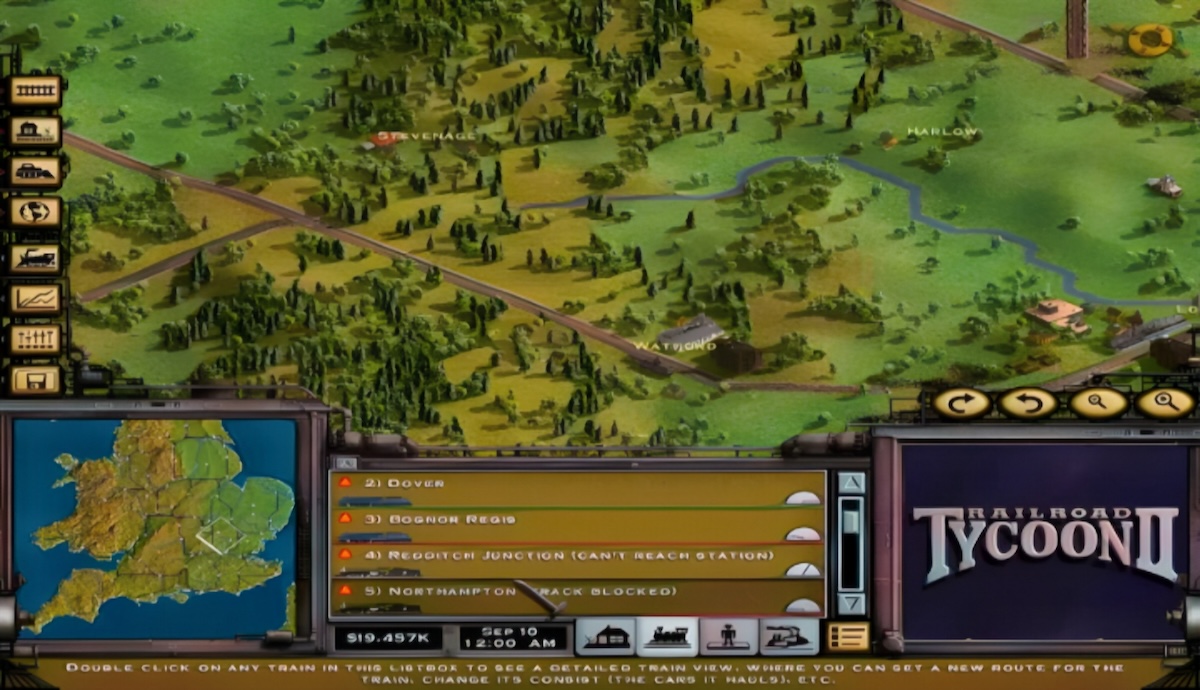Image resolution: width=1200 pixels, height=690 pixels.
Task: Select train 2 Dover in the list
Action: click(560, 489)
